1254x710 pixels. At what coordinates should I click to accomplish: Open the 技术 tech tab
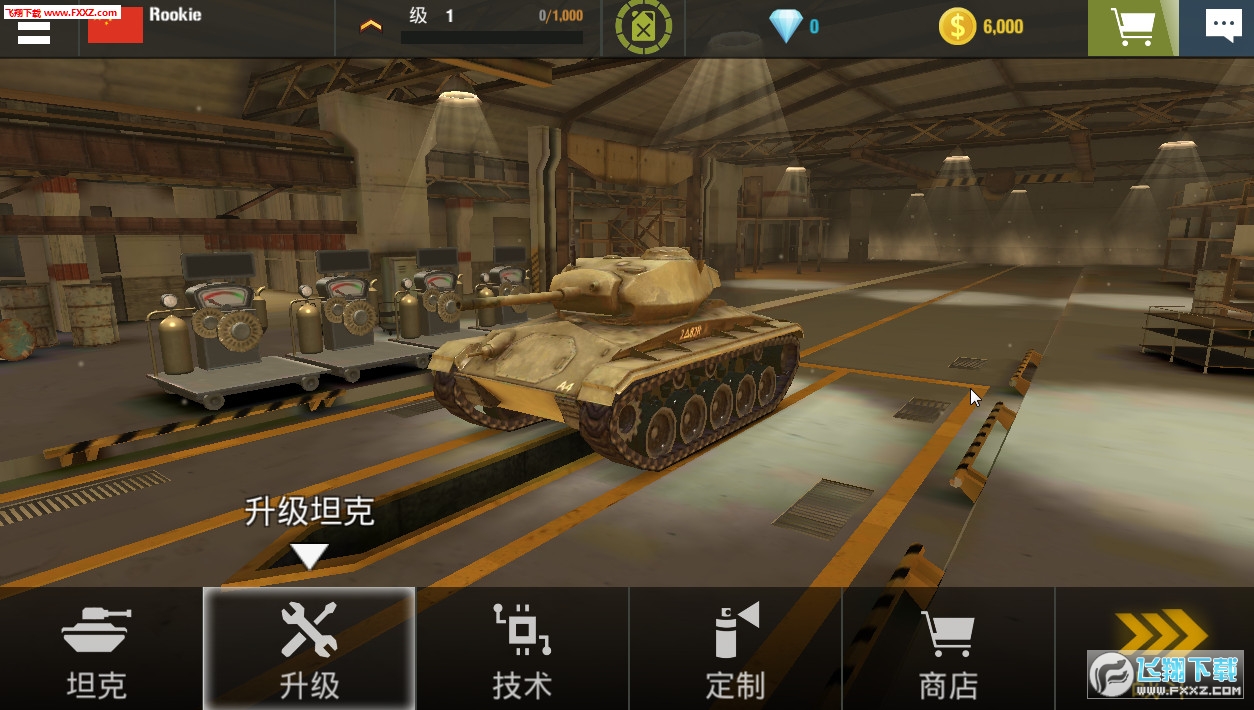[522, 650]
